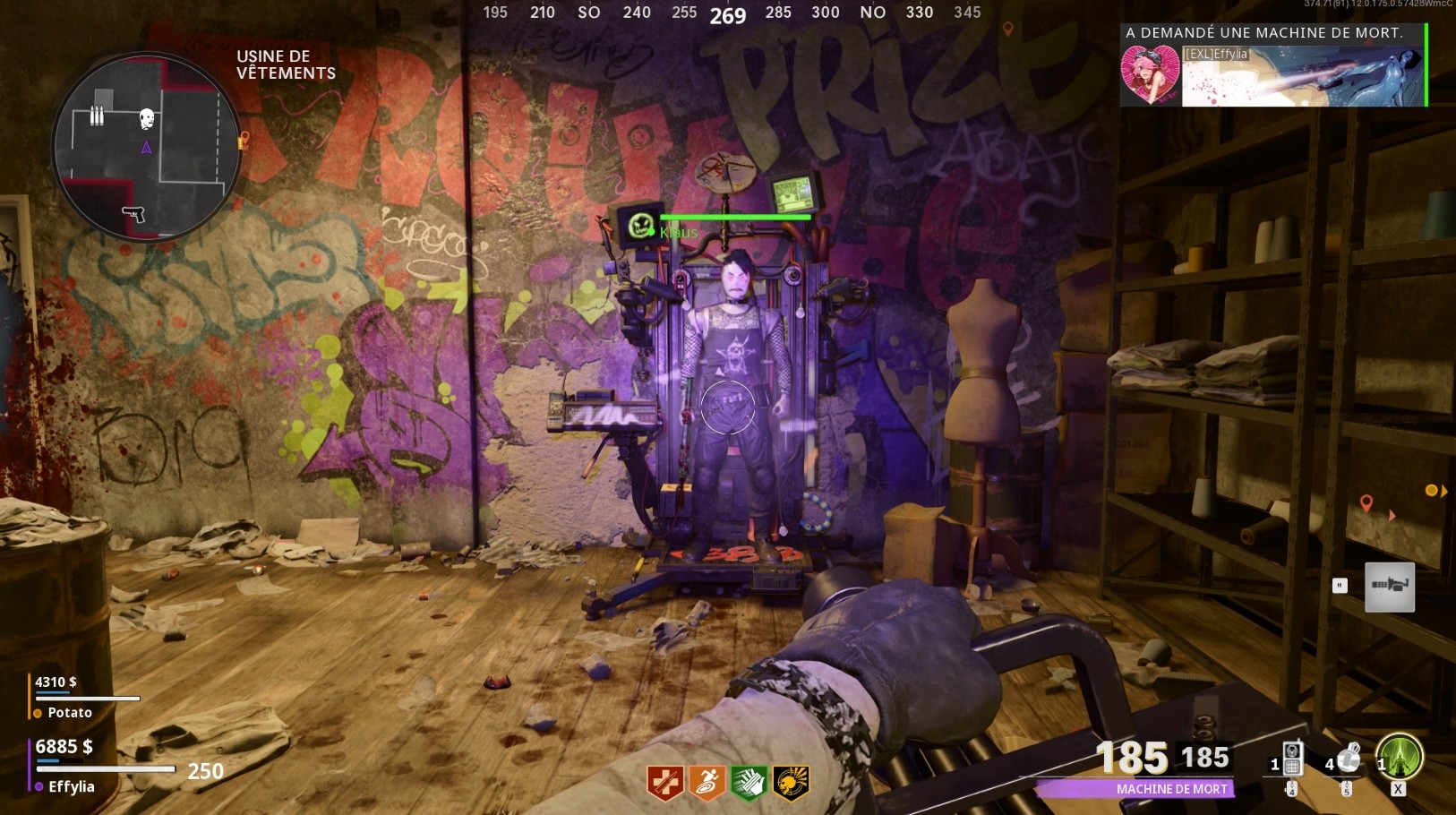
Task: Click the stun grenade equipment icon
Action: [x=1349, y=759]
